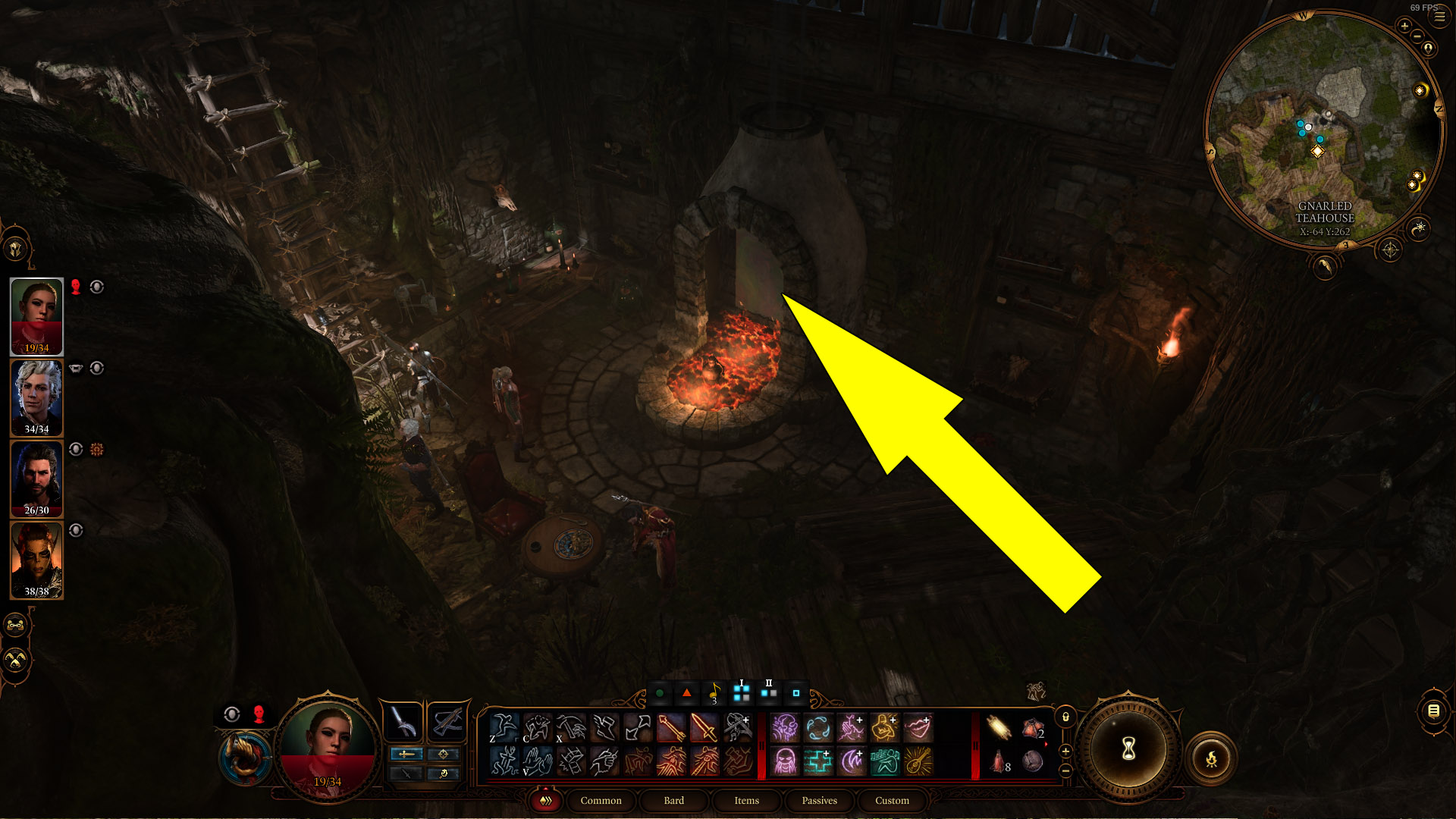1456x819 pixels.
Task: Open the dialogue history journal button
Action: click(1433, 711)
